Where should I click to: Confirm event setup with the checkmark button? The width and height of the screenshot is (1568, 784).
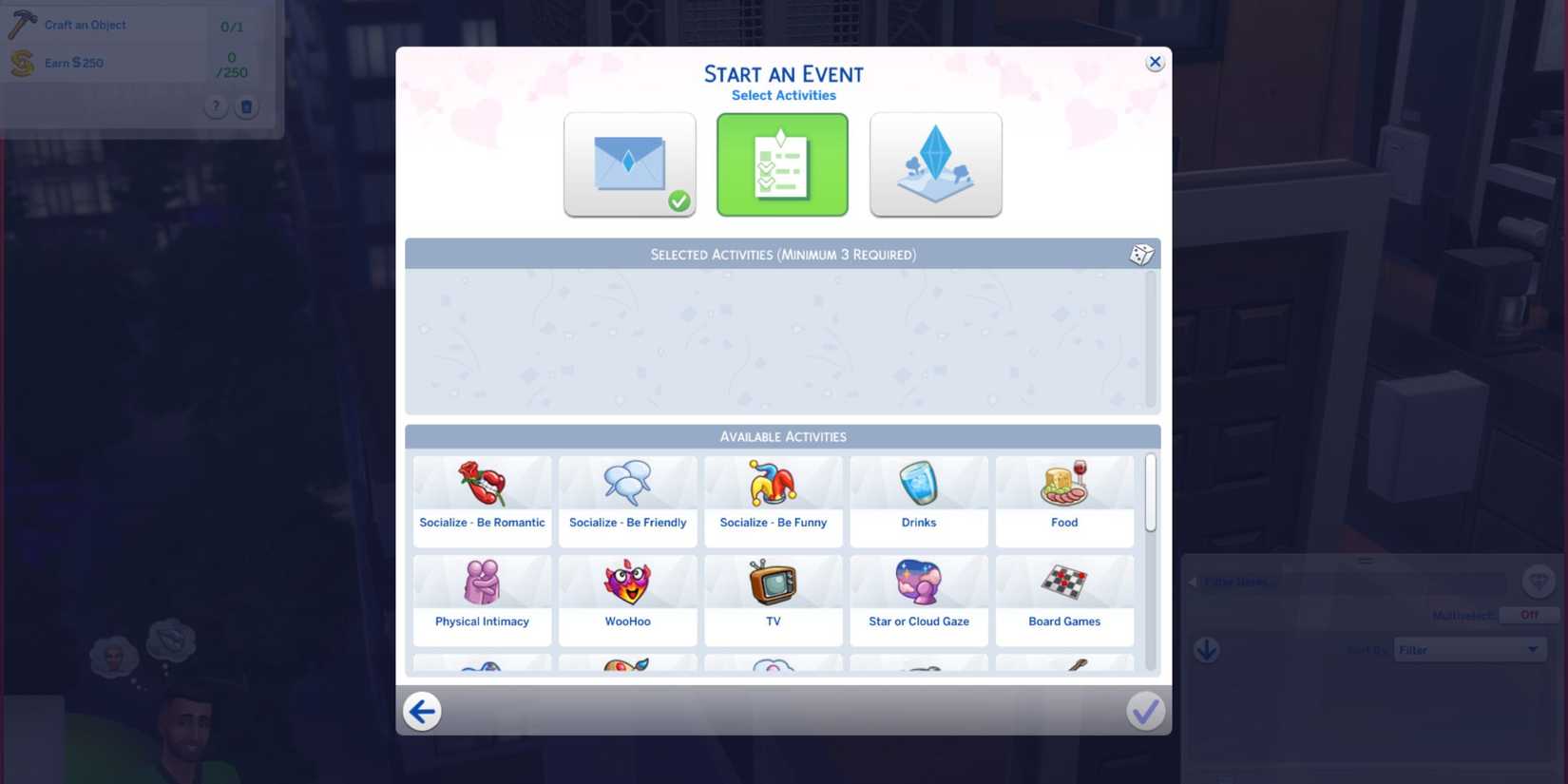tap(1145, 710)
